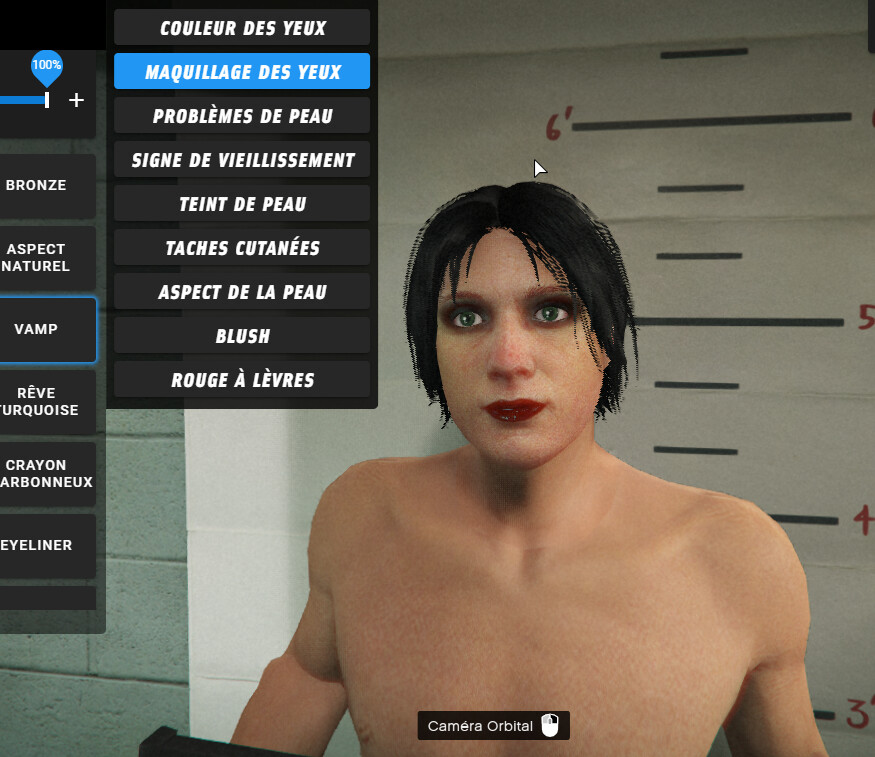The width and height of the screenshot is (875, 757).
Task: Choose the Aspect Naturel makeup style
Action: (40, 257)
